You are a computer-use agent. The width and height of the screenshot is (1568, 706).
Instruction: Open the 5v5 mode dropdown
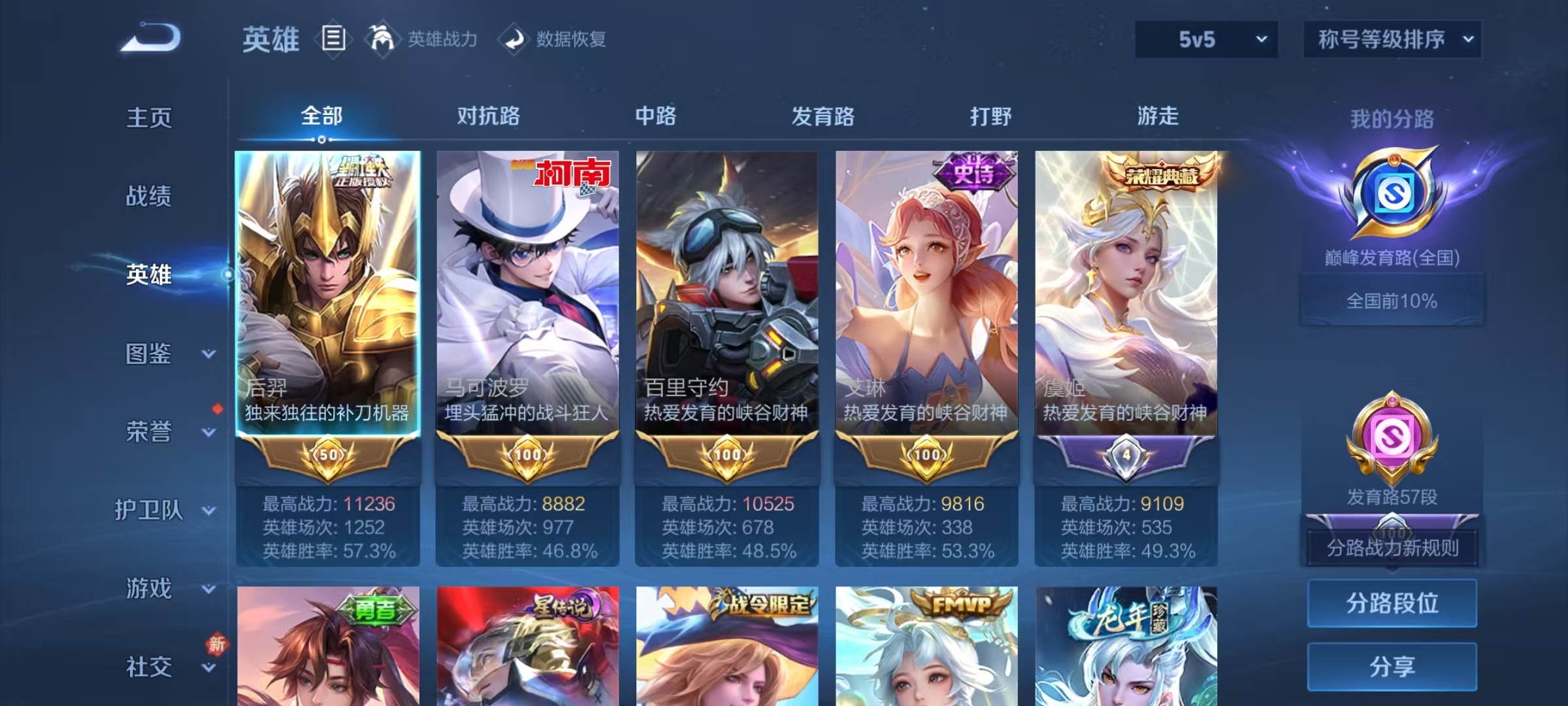click(x=1205, y=39)
